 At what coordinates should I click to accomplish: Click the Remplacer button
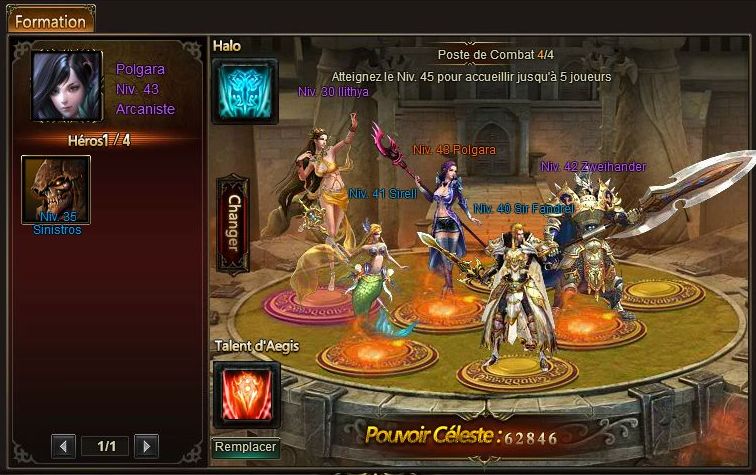click(246, 448)
